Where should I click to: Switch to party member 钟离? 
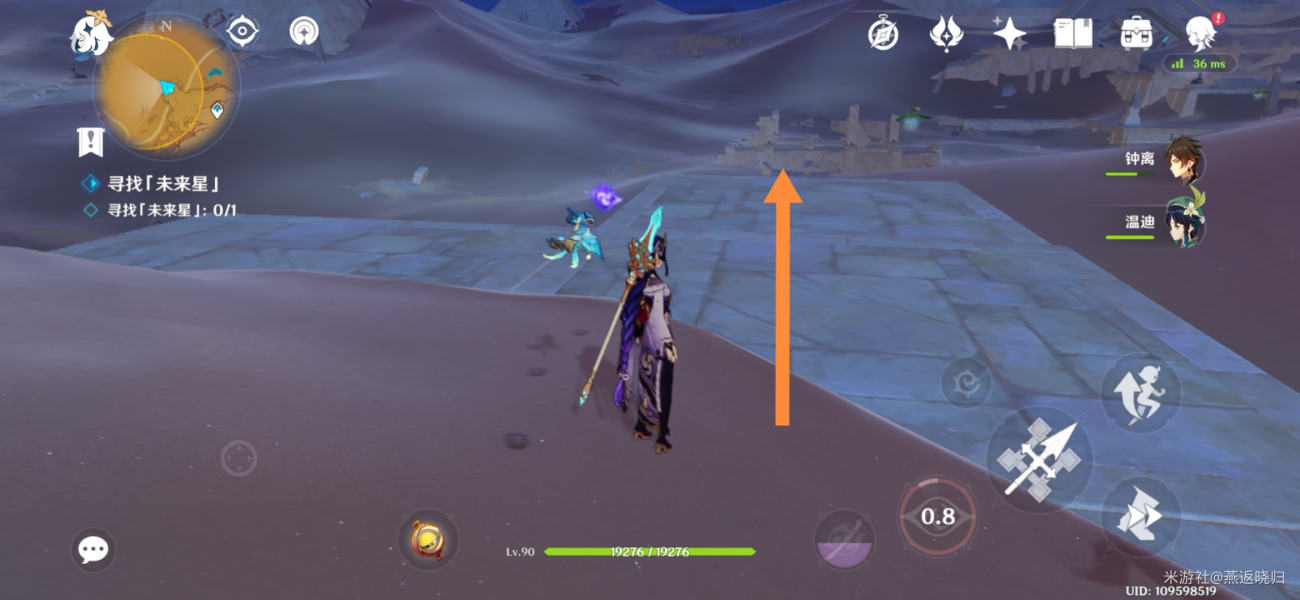(1183, 164)
